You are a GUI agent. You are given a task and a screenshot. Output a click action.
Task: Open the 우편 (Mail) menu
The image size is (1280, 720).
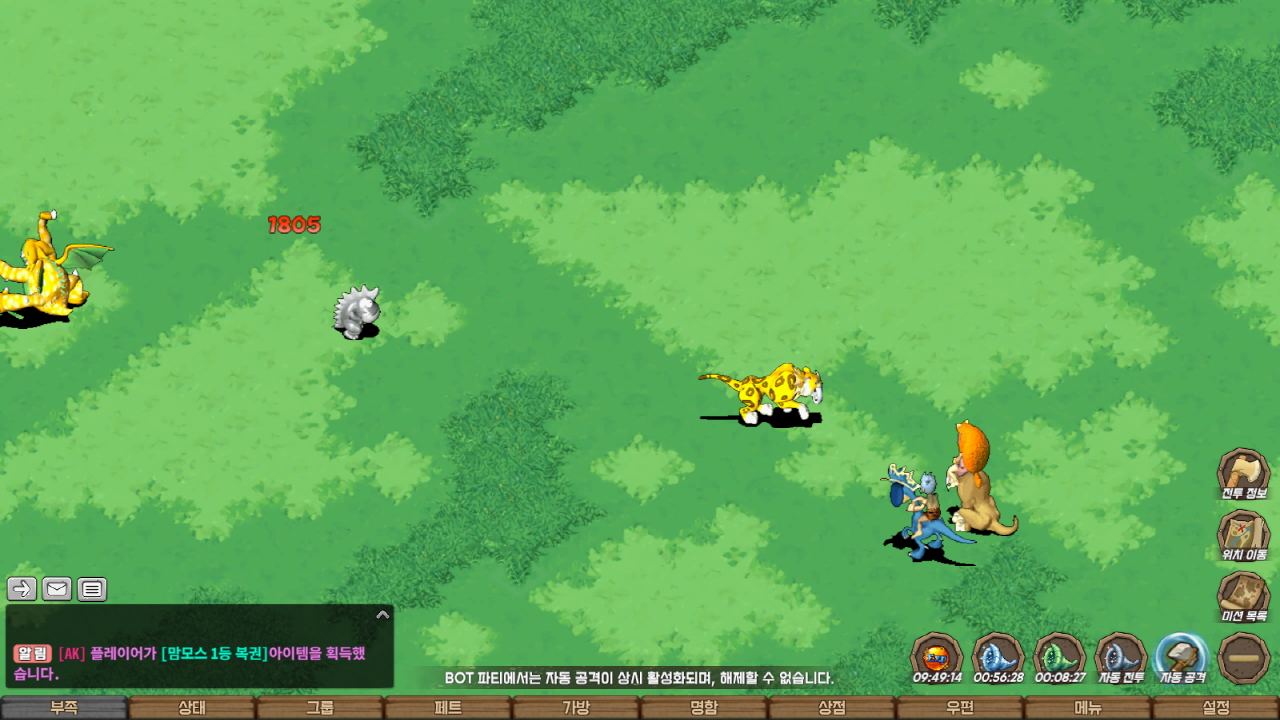point(960,708)
